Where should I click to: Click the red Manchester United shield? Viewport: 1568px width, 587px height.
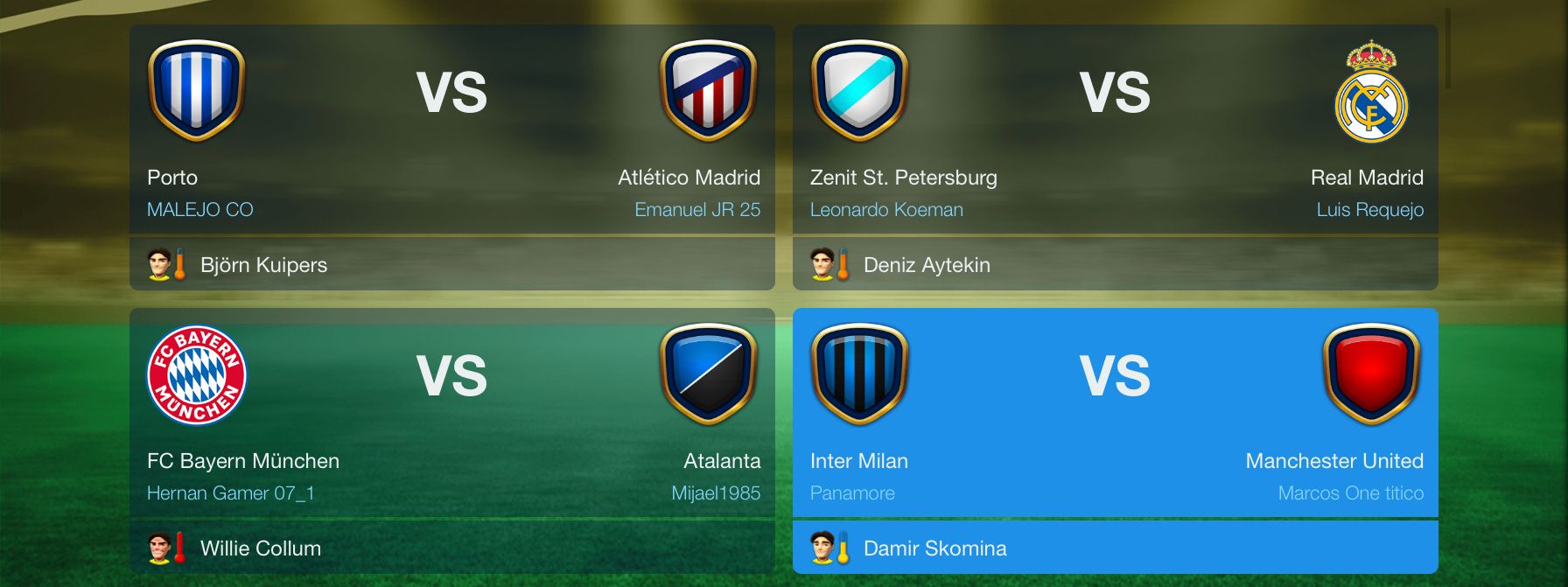click(1371, 374)
